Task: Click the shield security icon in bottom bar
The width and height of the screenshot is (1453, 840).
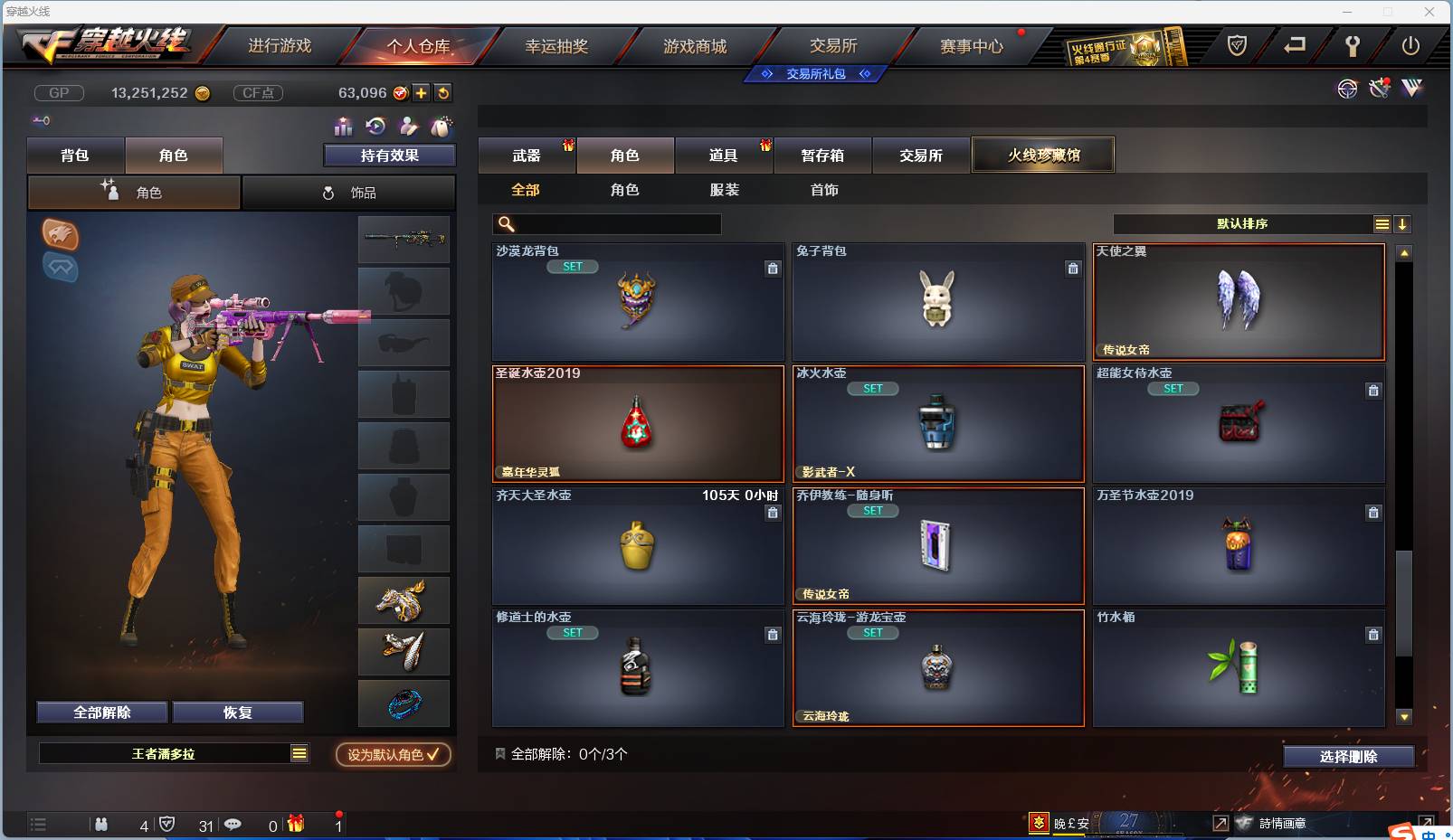Action: coord(167,825)
